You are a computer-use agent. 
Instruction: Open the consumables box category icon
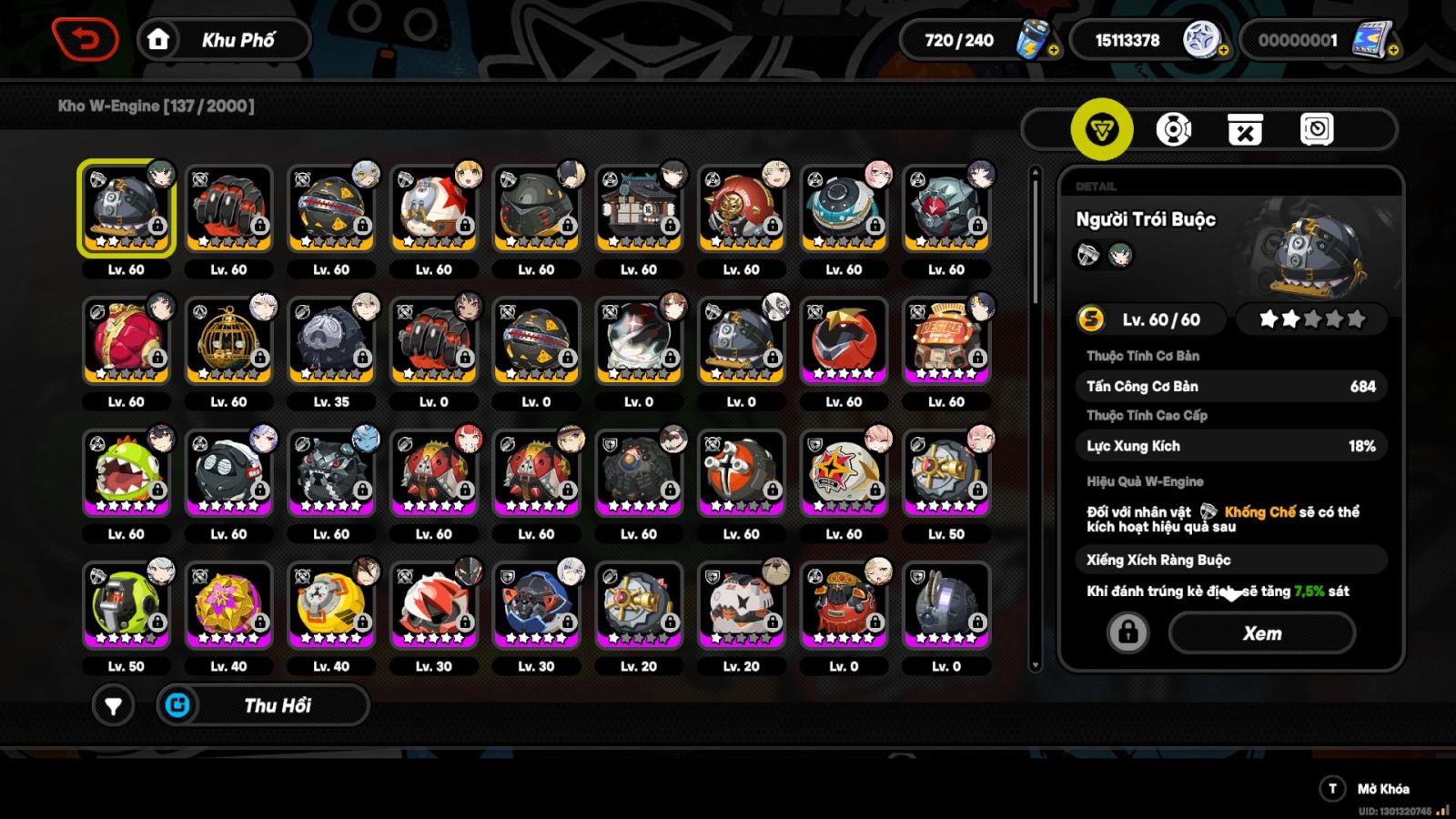coord(1247,129)
